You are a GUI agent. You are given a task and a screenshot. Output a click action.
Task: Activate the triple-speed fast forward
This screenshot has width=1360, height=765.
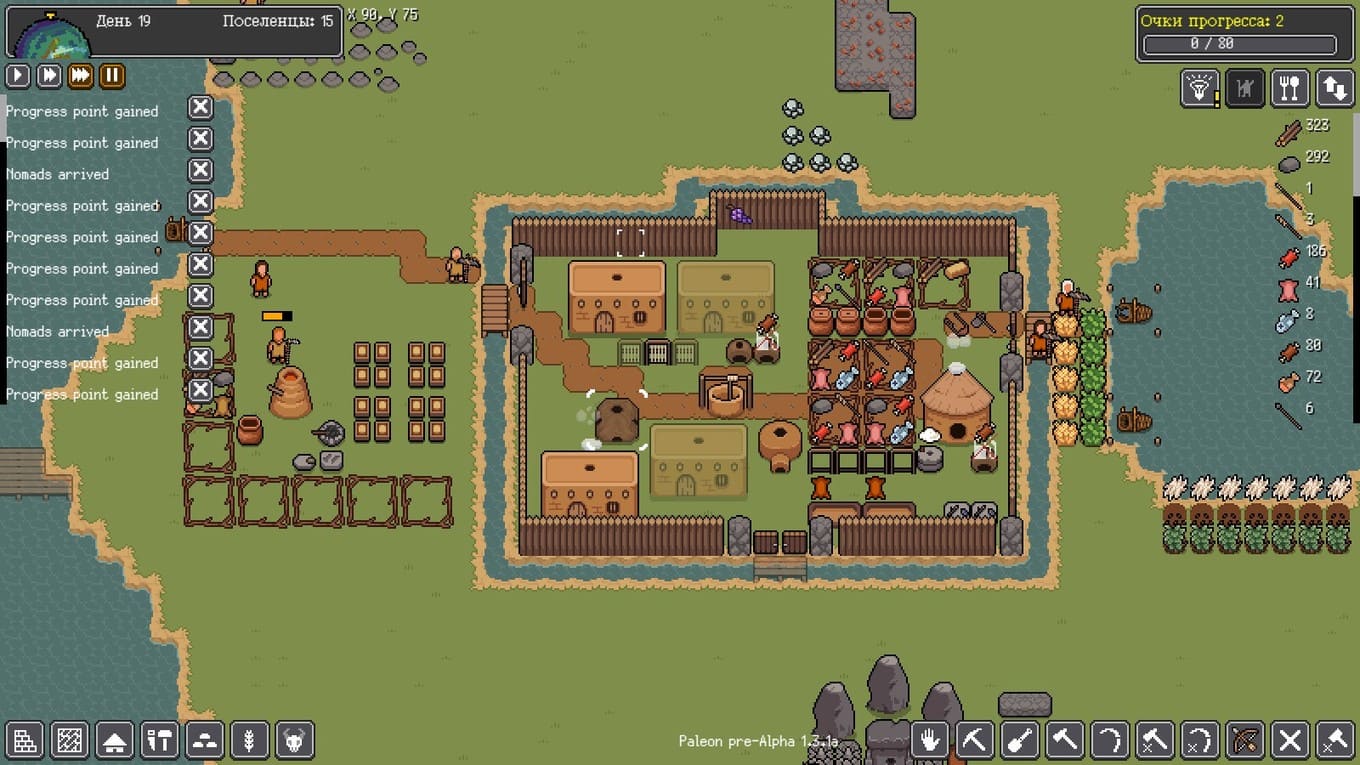(80, 75)
